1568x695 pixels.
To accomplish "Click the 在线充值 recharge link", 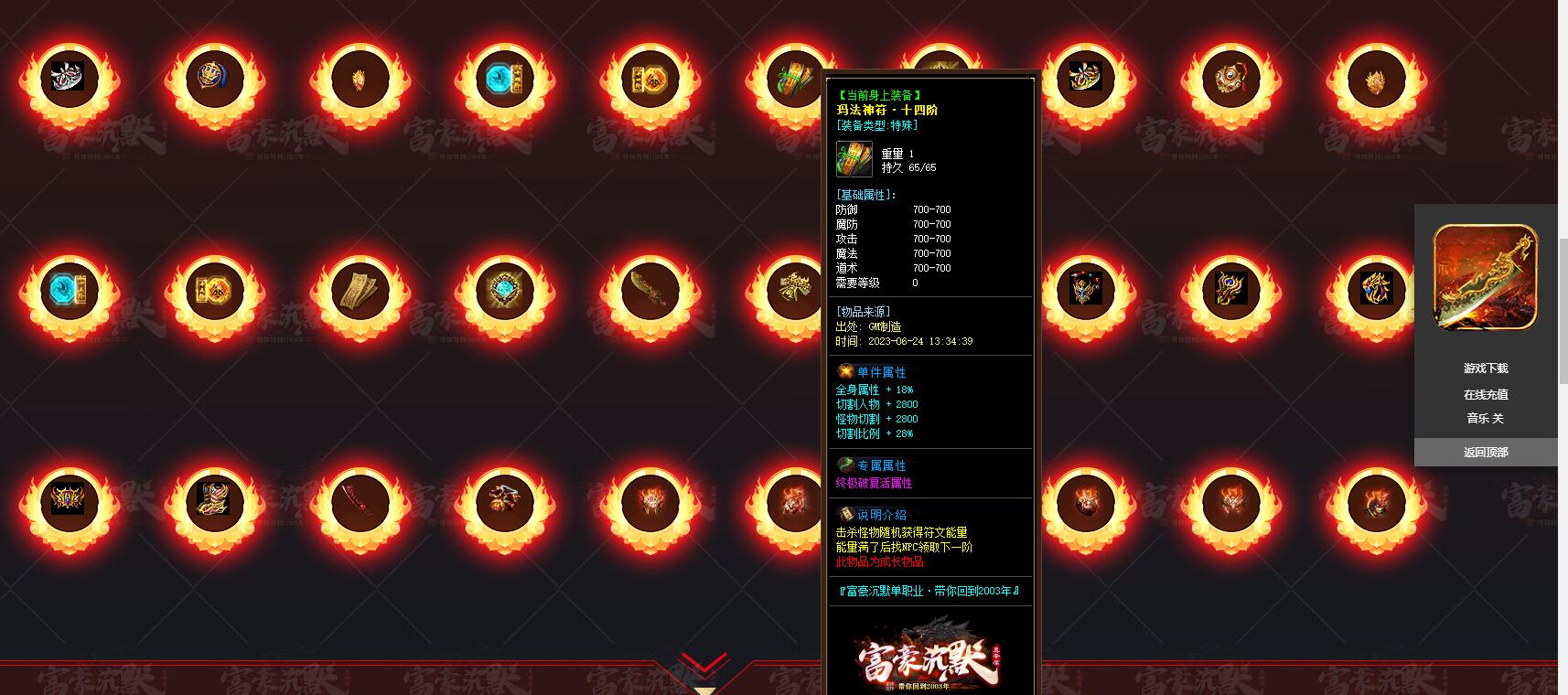I will pos(1486,393).
